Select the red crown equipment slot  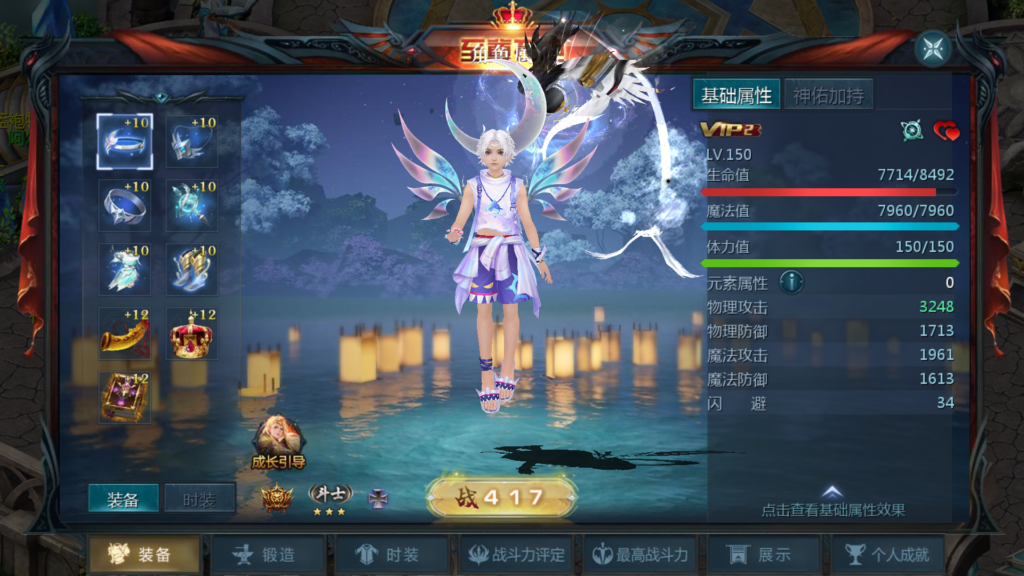192,334
